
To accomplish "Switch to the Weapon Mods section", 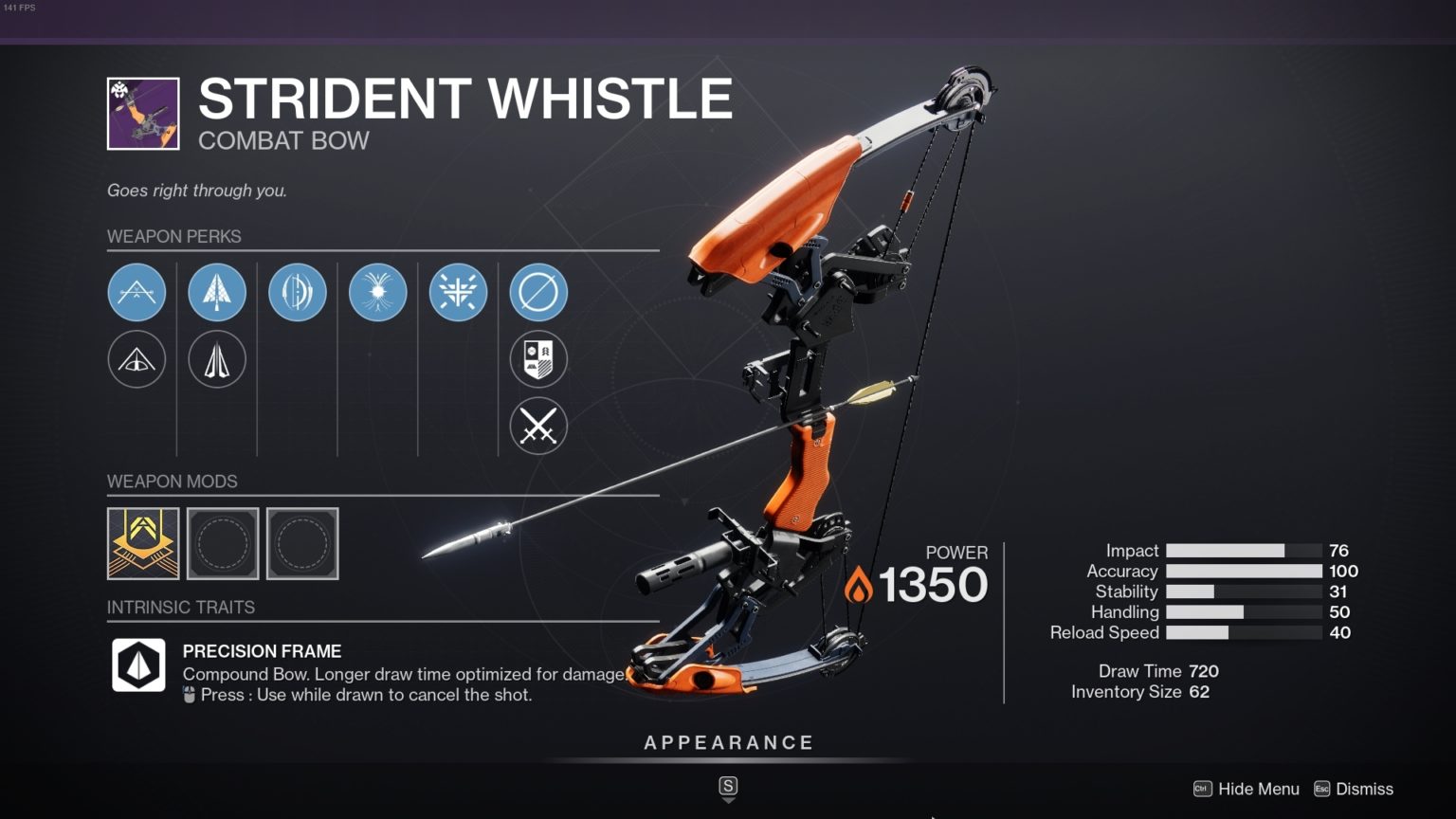I will click(172, 482).
